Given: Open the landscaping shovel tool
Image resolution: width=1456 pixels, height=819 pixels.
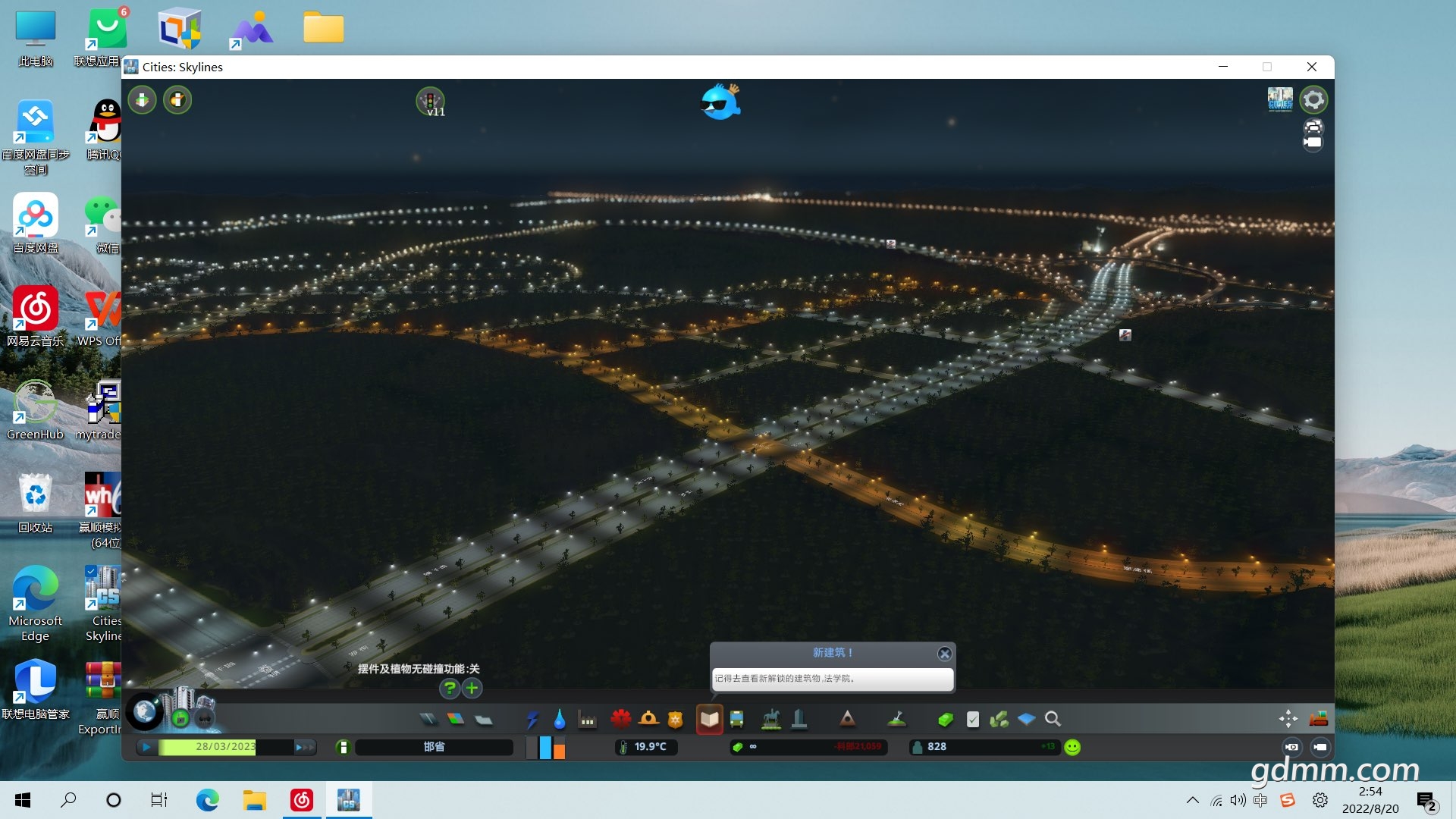Looking at the screenshot, I should (897, 719).
